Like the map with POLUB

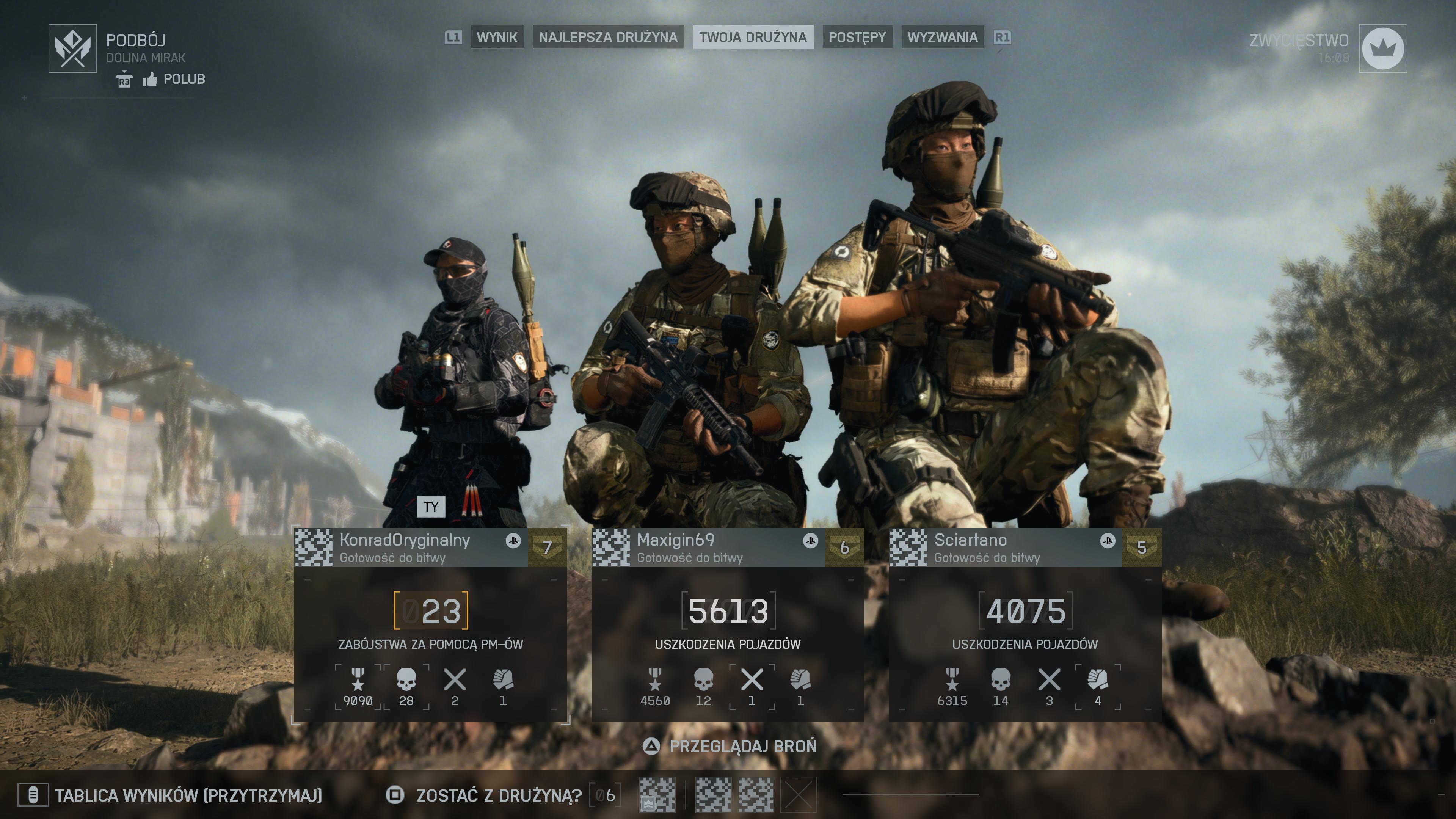(x=174, y=79)
